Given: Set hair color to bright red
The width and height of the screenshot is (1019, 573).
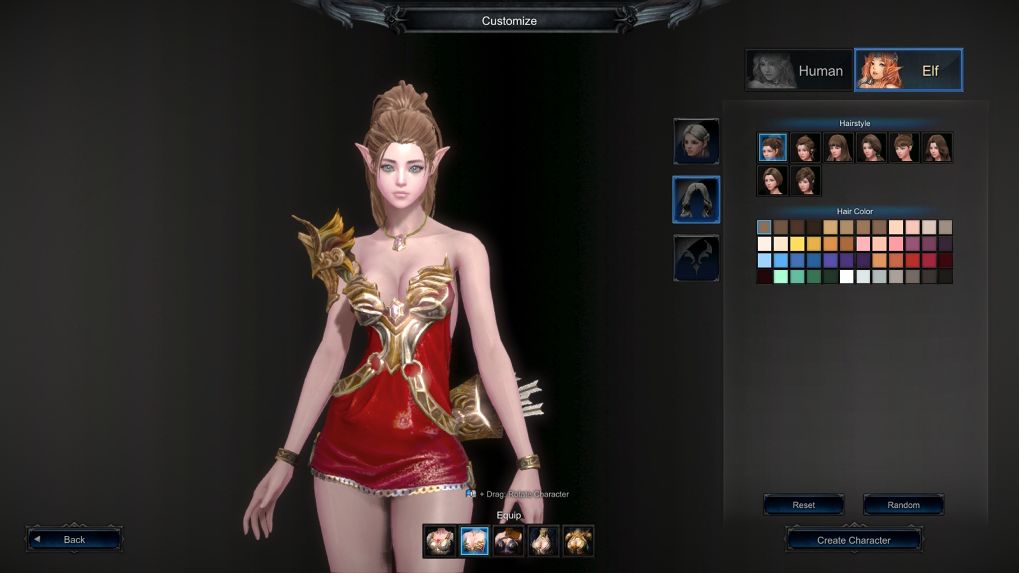Looking at the screenshot, I should coord(912,260).
